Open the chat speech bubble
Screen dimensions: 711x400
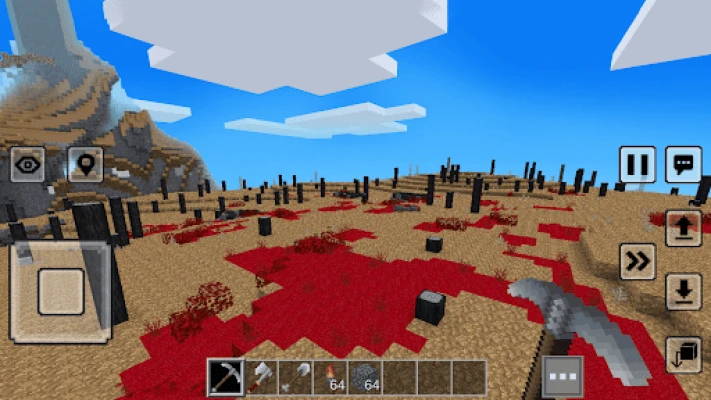pos(684,164)
